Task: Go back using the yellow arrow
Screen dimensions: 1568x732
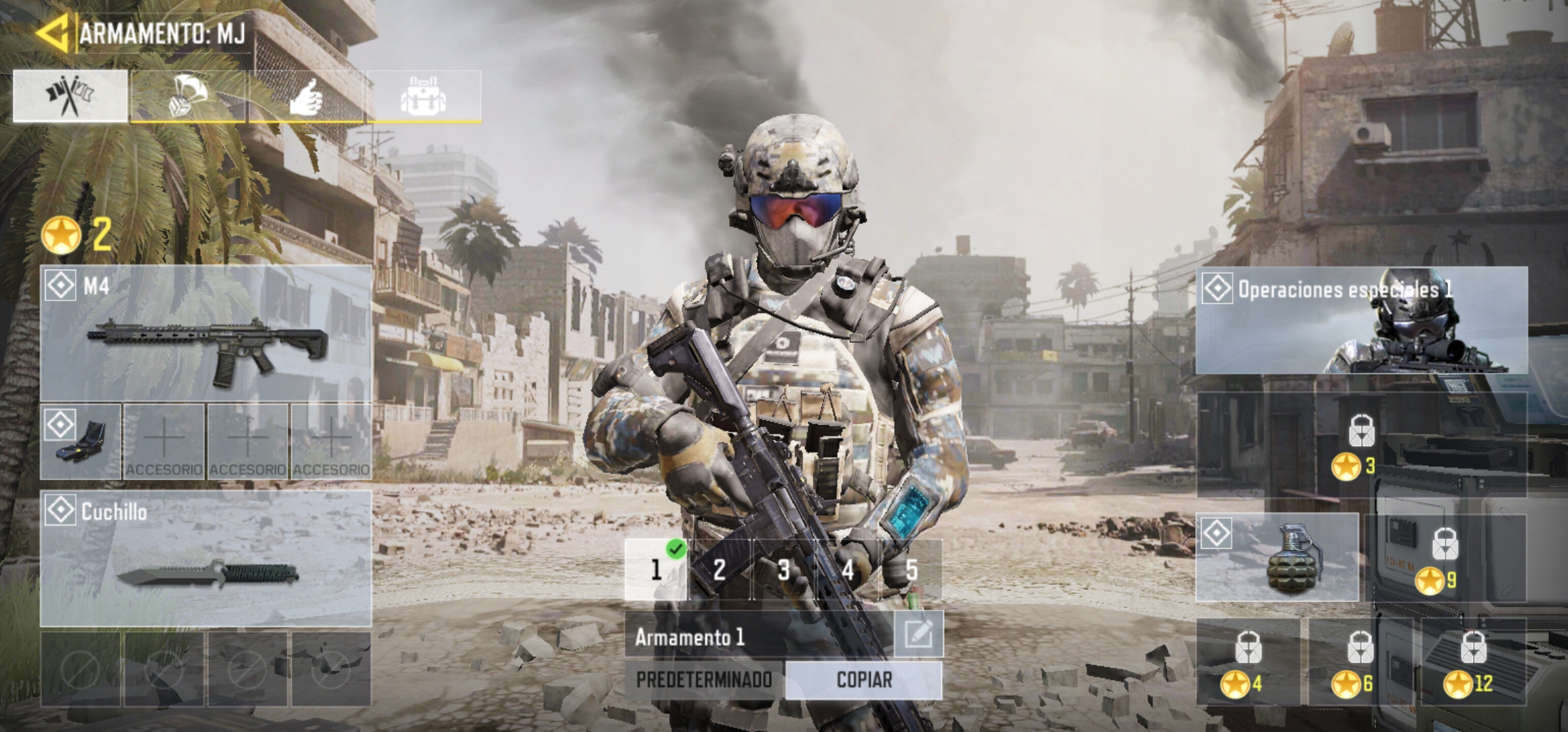Action: click(x=53, y=33)
